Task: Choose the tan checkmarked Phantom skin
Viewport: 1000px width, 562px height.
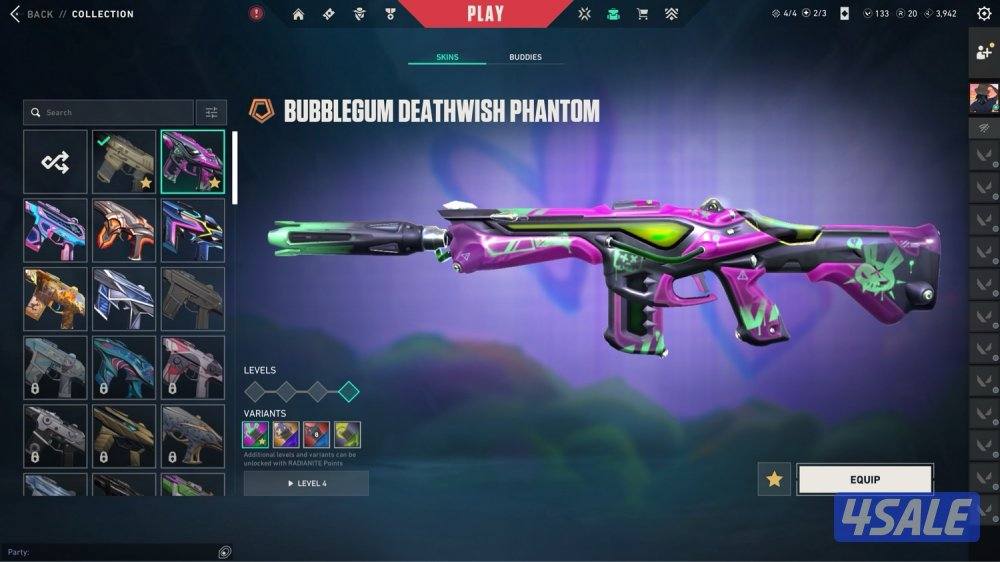Action: pos(124,162)
